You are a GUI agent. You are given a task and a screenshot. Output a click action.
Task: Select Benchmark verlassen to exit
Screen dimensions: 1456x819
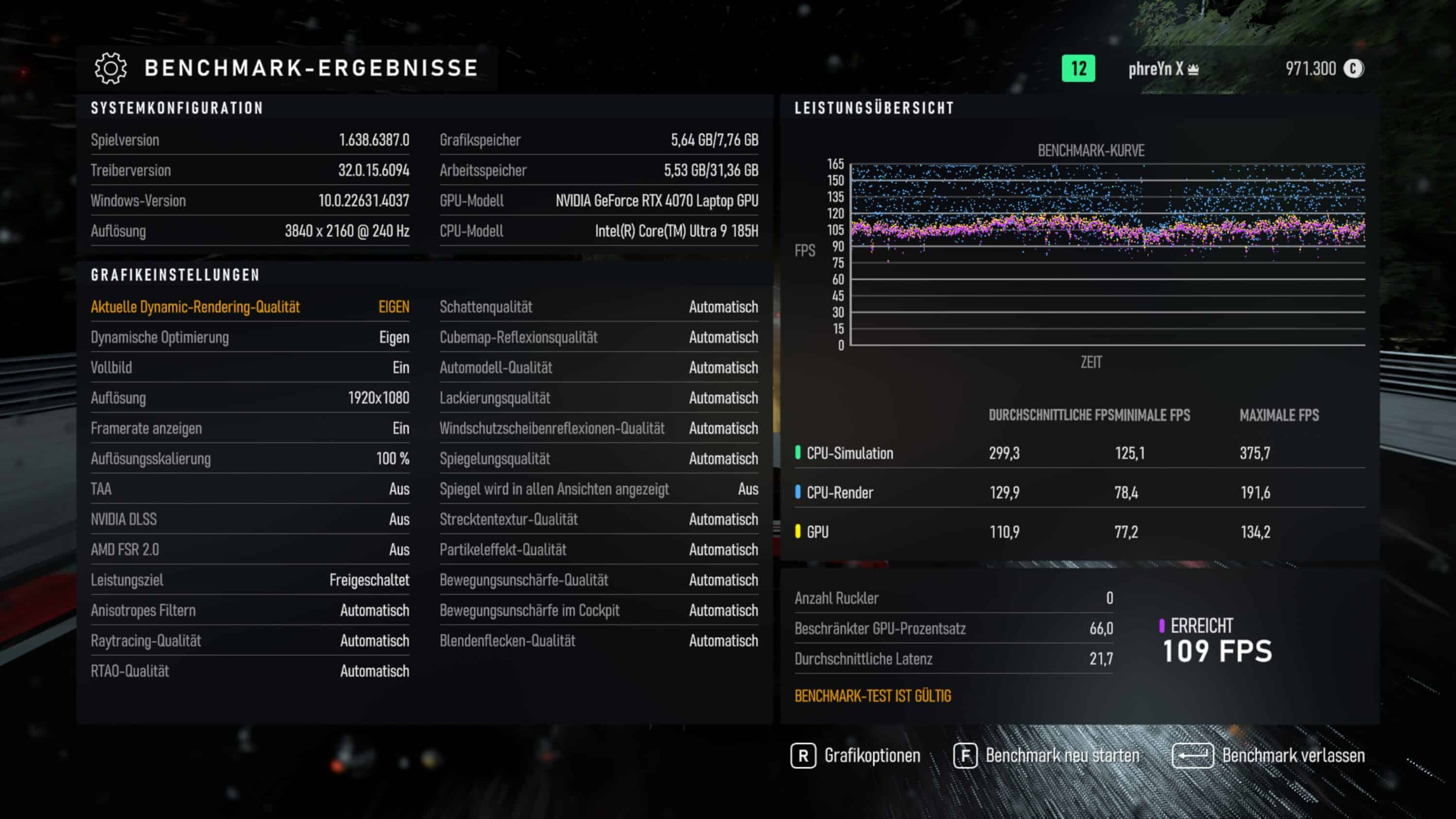point(1269,756)
